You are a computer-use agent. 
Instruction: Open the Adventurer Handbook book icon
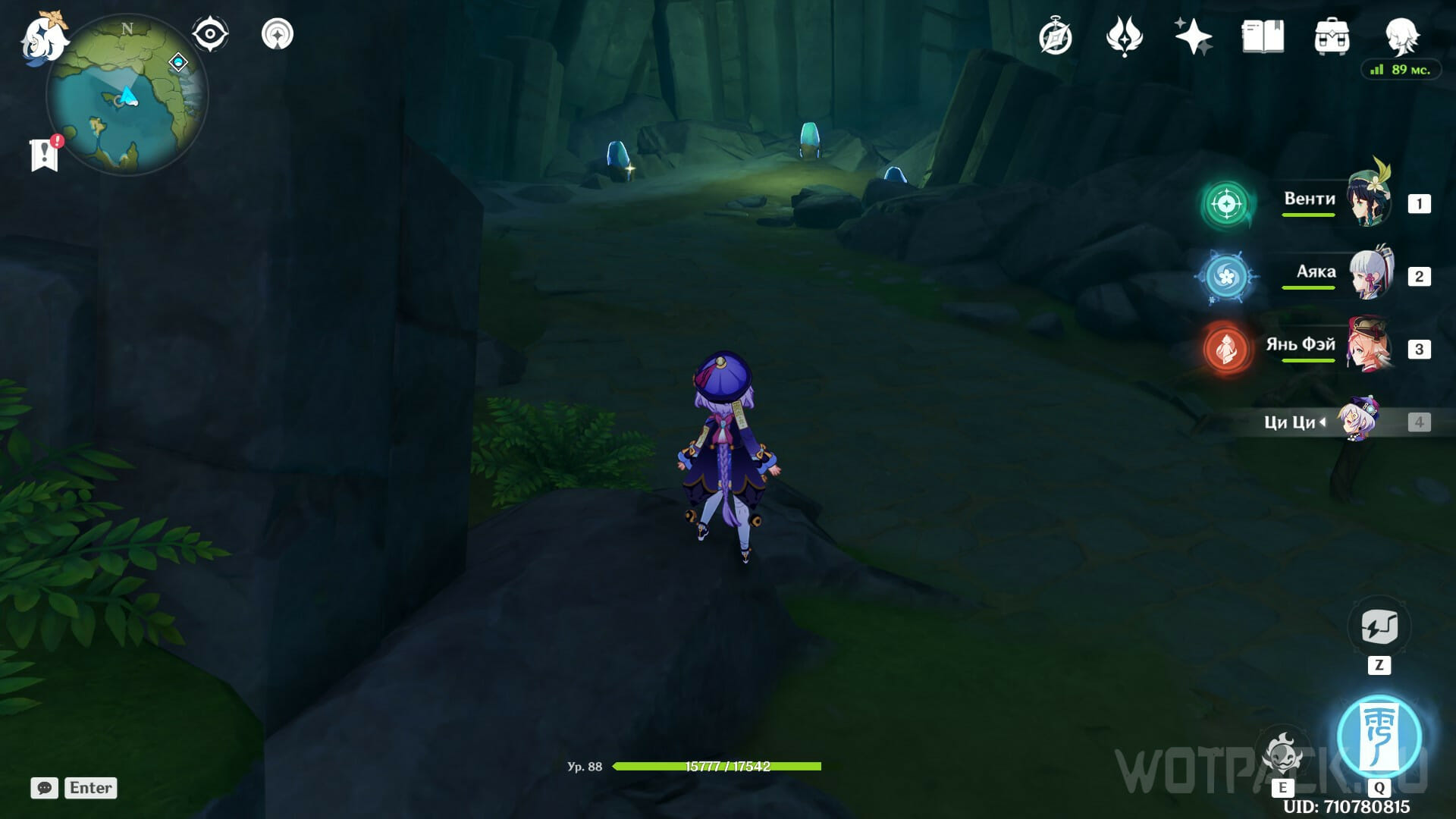pos(1263,37)
